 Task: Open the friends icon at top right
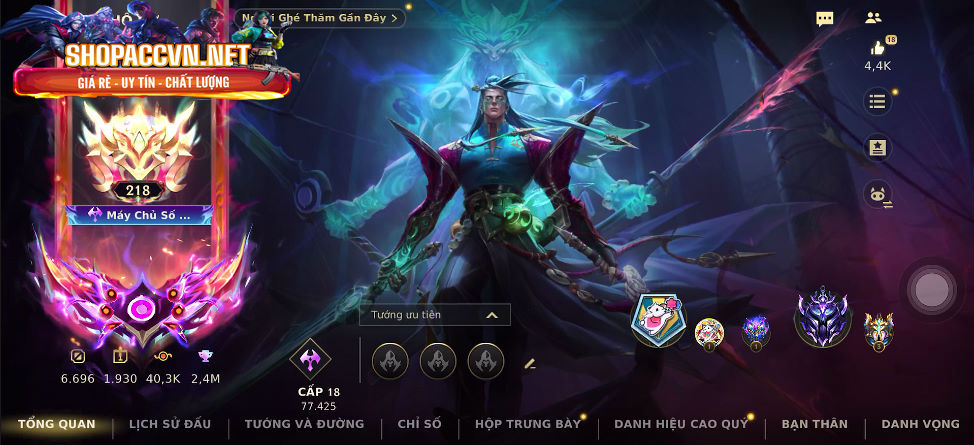[x=874, y=18]
